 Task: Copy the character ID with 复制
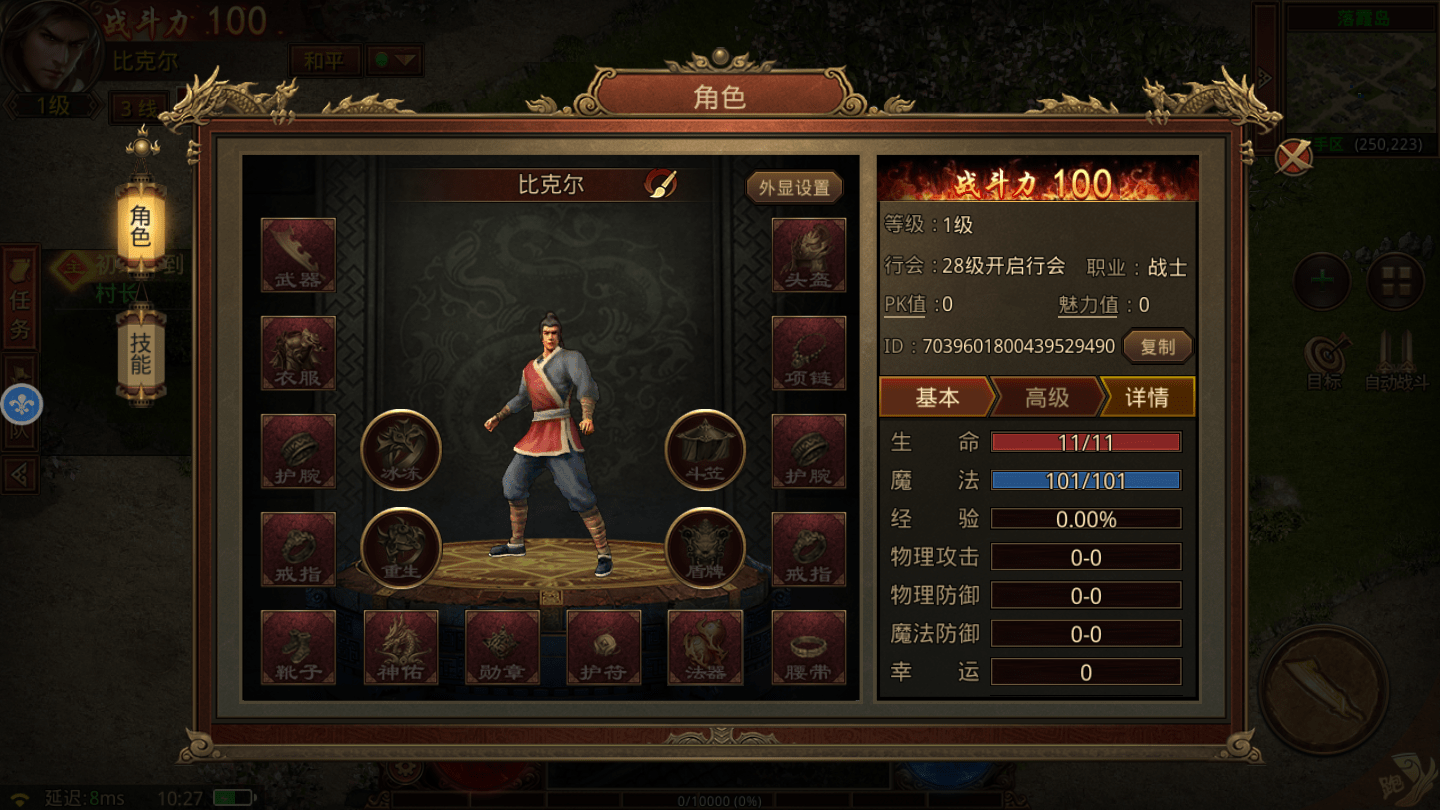(1158, 347)
